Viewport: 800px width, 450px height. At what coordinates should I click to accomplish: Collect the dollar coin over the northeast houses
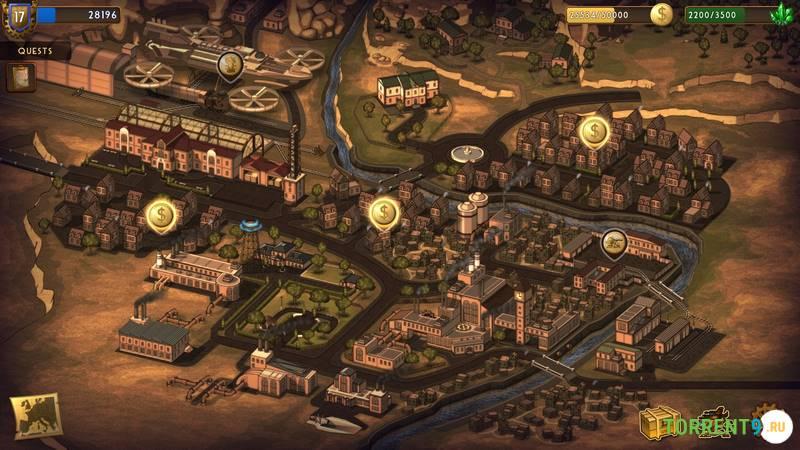(x=594, y=131)
